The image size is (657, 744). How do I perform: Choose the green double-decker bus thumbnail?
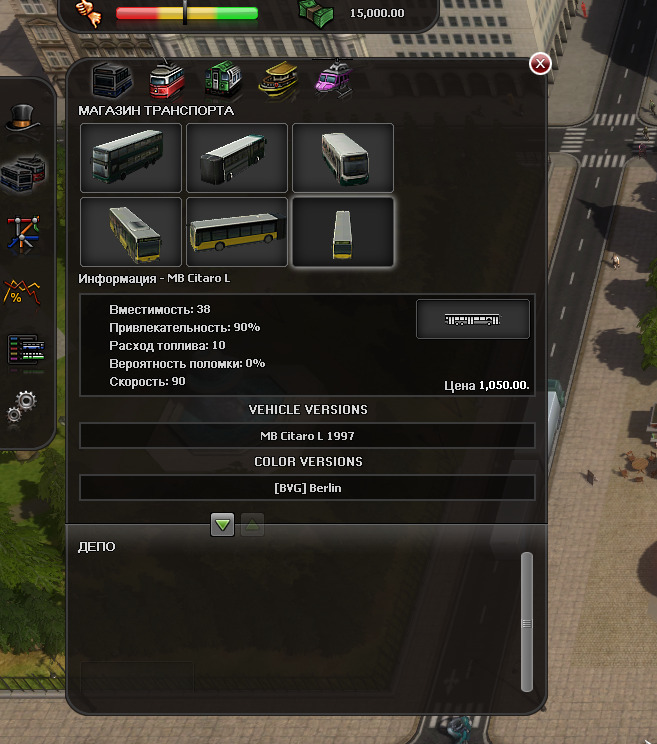(131, 157)
